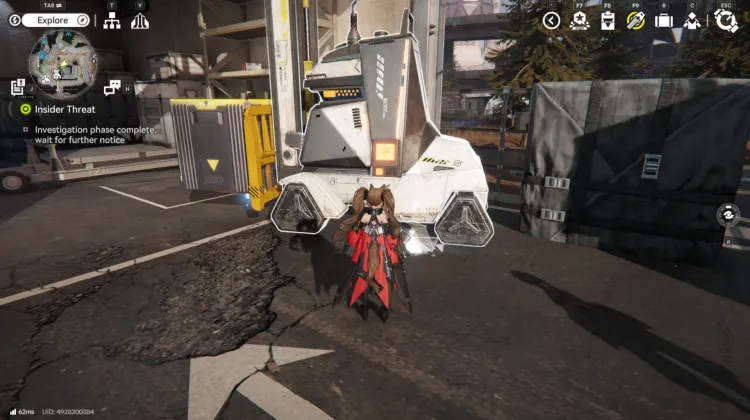Open the yellow-circled ticket icon
750x420 pixels.
pyautogui.click(x=635, y=20)
